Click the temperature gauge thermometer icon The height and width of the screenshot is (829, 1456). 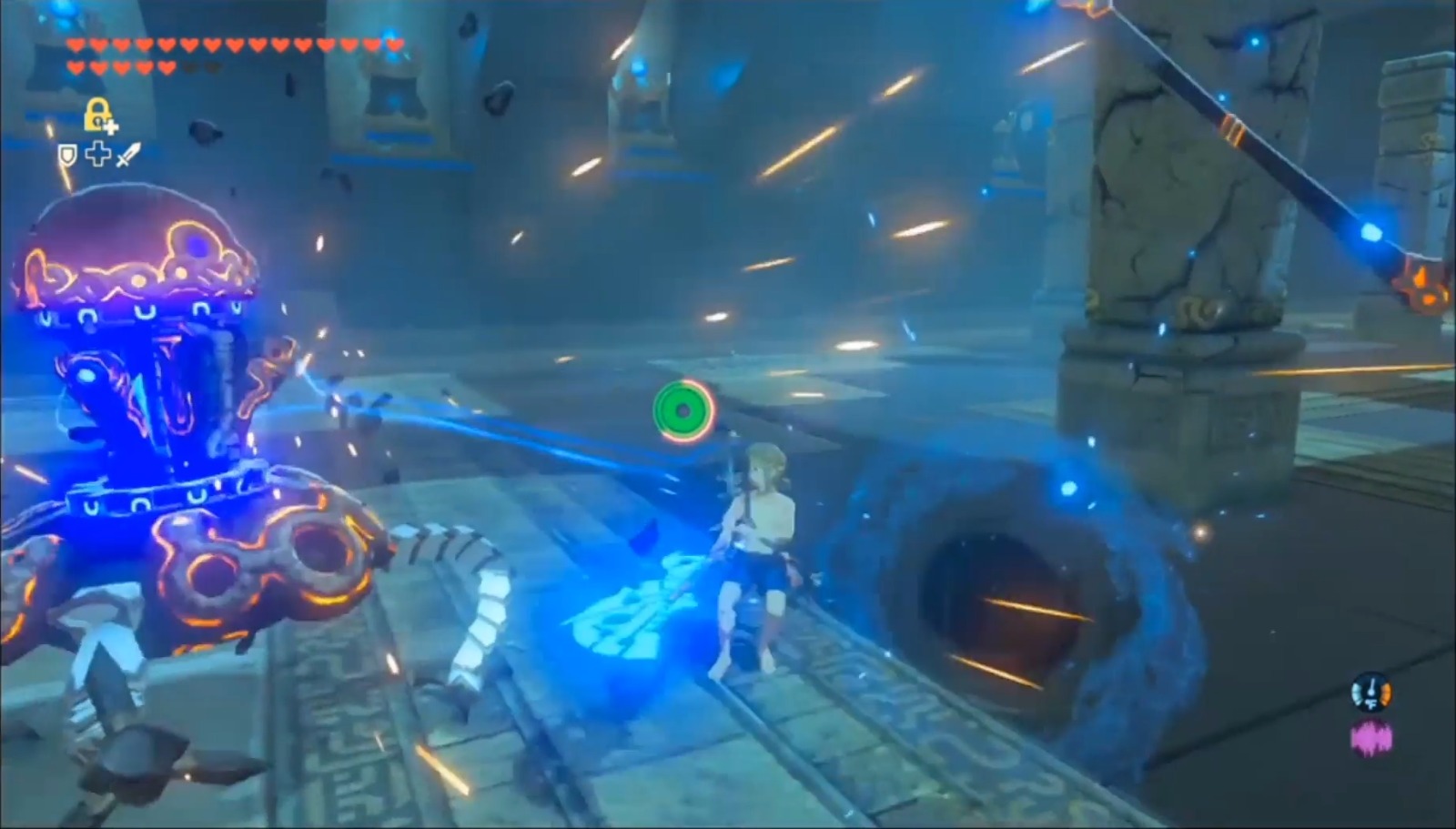(x=1371, y=693)
